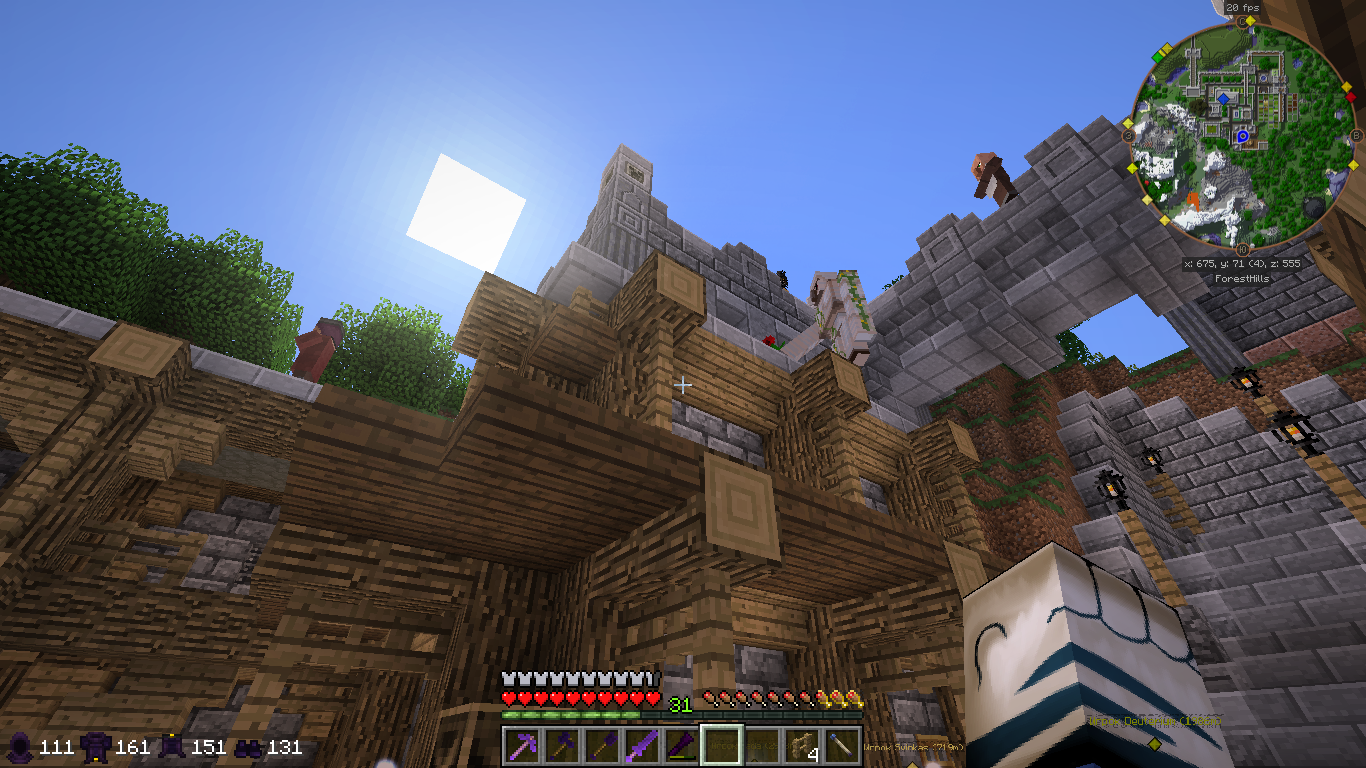Viewport: 1366px width, 768px height.
Task: Select the purple pickaxe hotbar slot
Action: click(x=520, y=745)
